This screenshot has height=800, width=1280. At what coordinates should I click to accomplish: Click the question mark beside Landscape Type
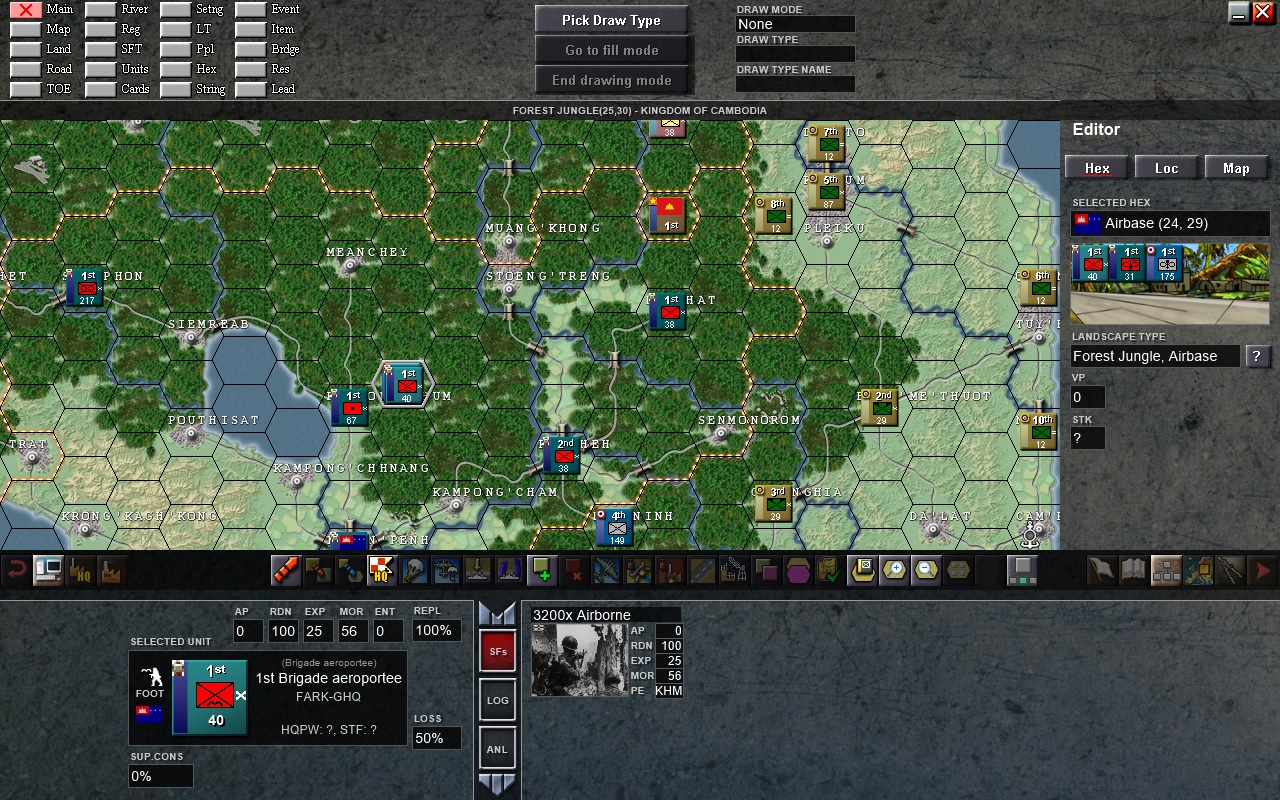[1258, 356]
